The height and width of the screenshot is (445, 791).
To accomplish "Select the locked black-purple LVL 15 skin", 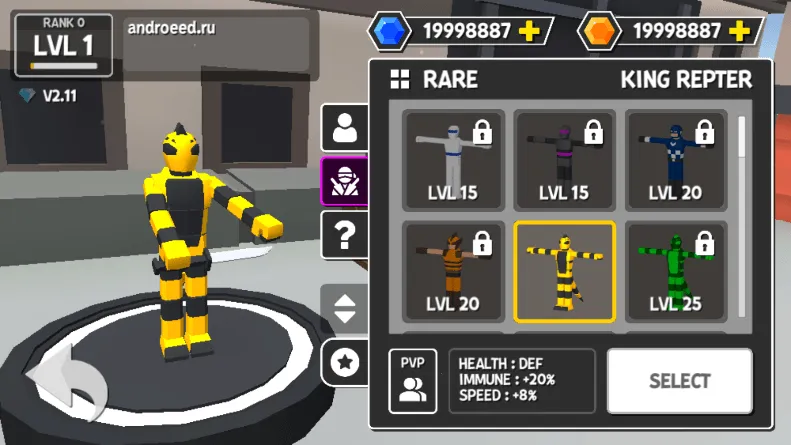I will click(564, 160).
